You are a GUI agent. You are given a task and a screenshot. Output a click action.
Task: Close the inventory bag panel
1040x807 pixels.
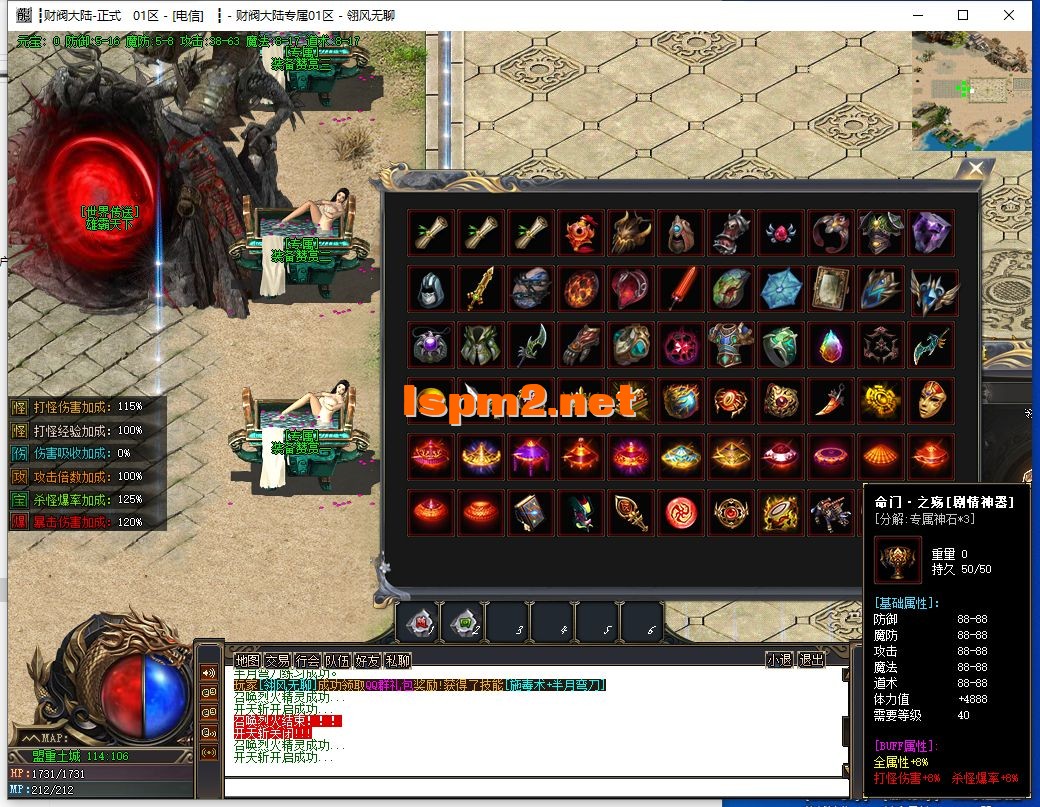pos(976,169)
